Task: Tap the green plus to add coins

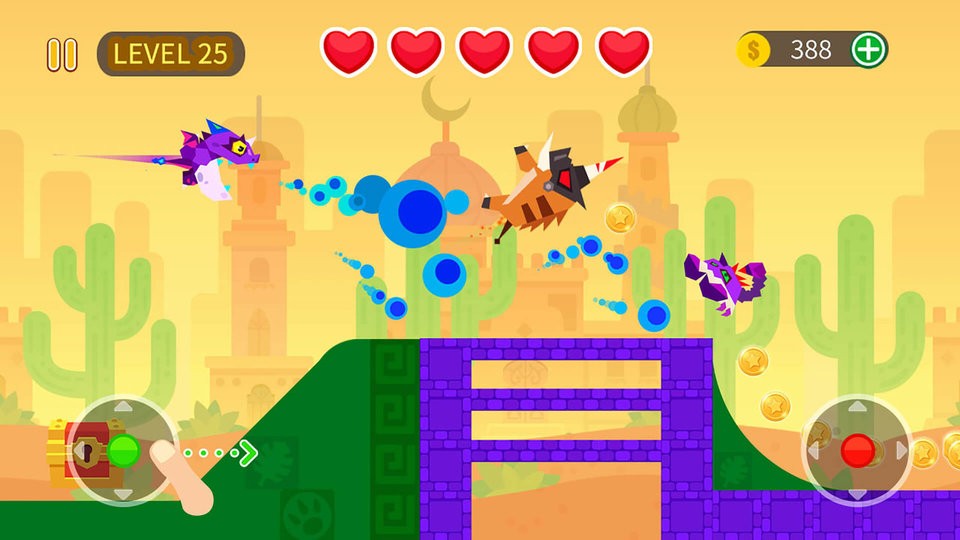Action: click(867, 49)
